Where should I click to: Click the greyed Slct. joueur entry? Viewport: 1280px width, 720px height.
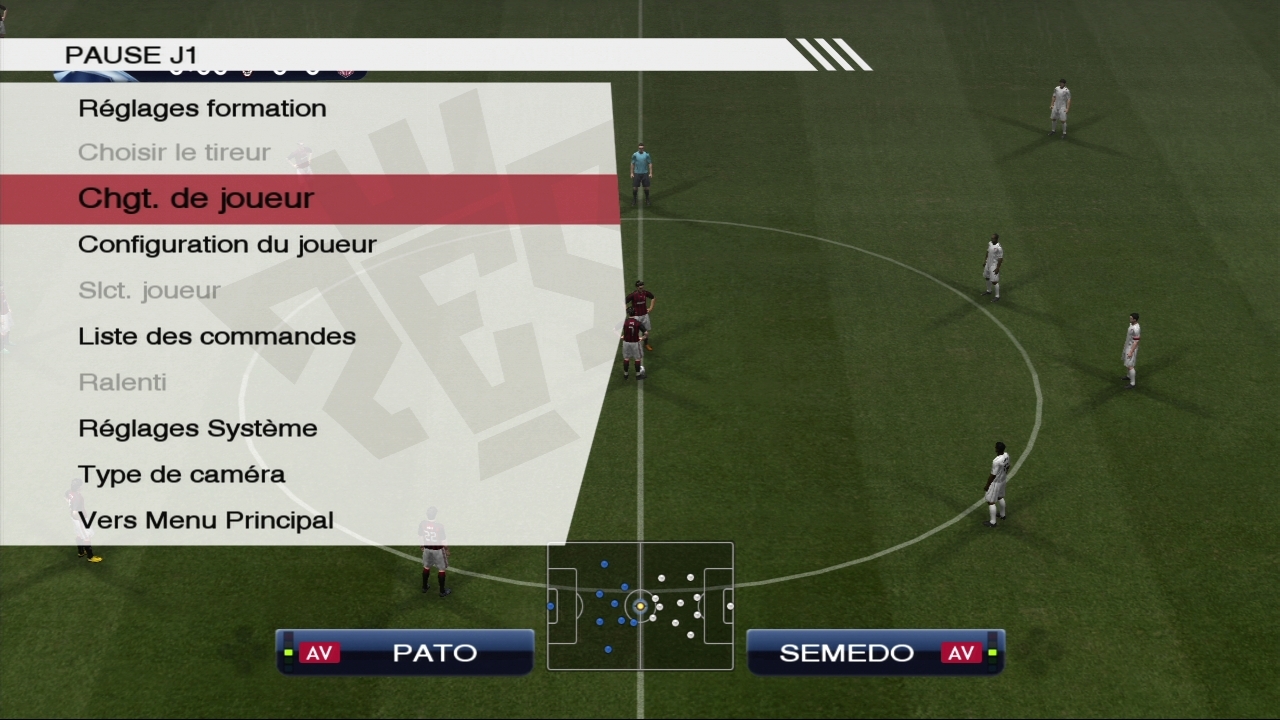pos(149,290)
